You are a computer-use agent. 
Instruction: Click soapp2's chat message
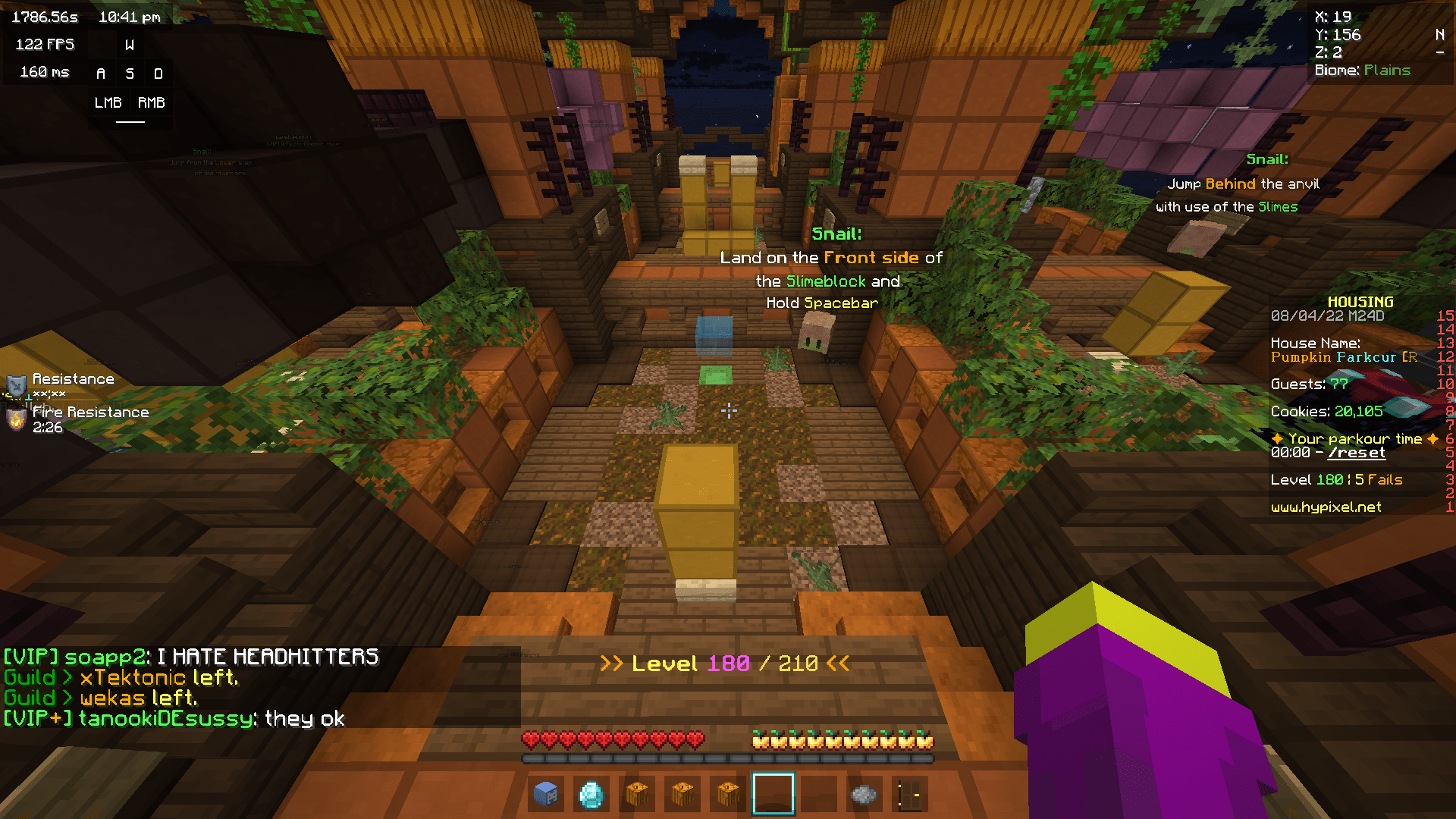(190, 656)
